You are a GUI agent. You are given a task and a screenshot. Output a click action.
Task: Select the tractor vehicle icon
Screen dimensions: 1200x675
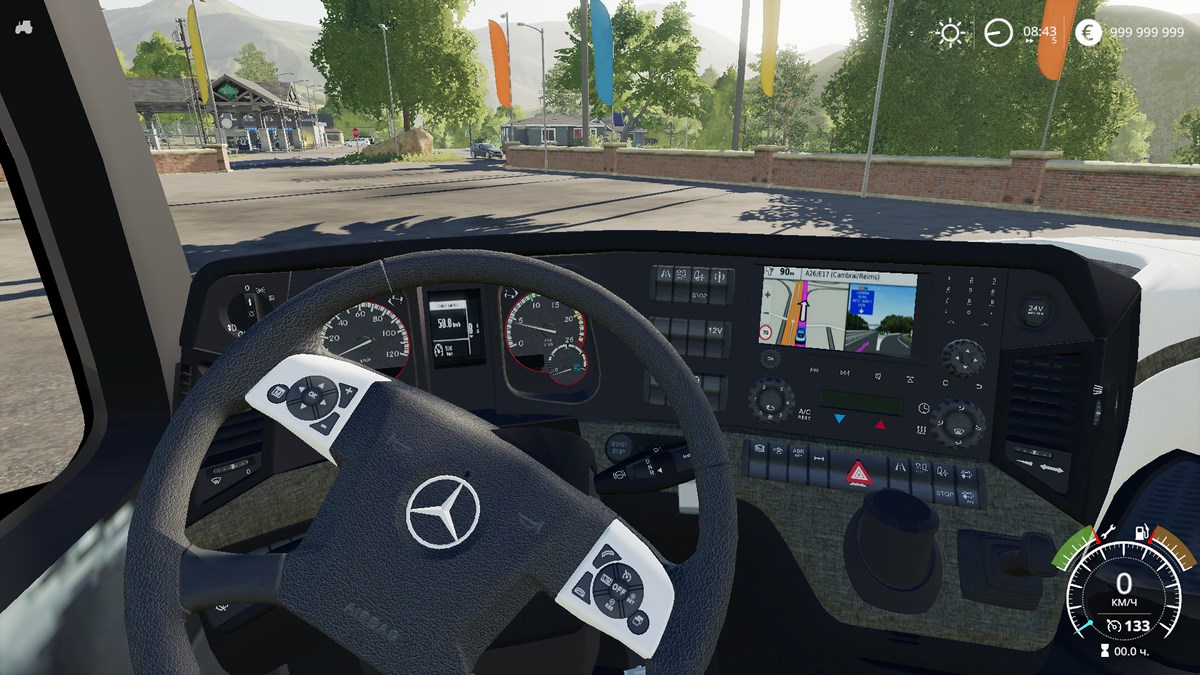pyautogui.click(x=23, y=27)
